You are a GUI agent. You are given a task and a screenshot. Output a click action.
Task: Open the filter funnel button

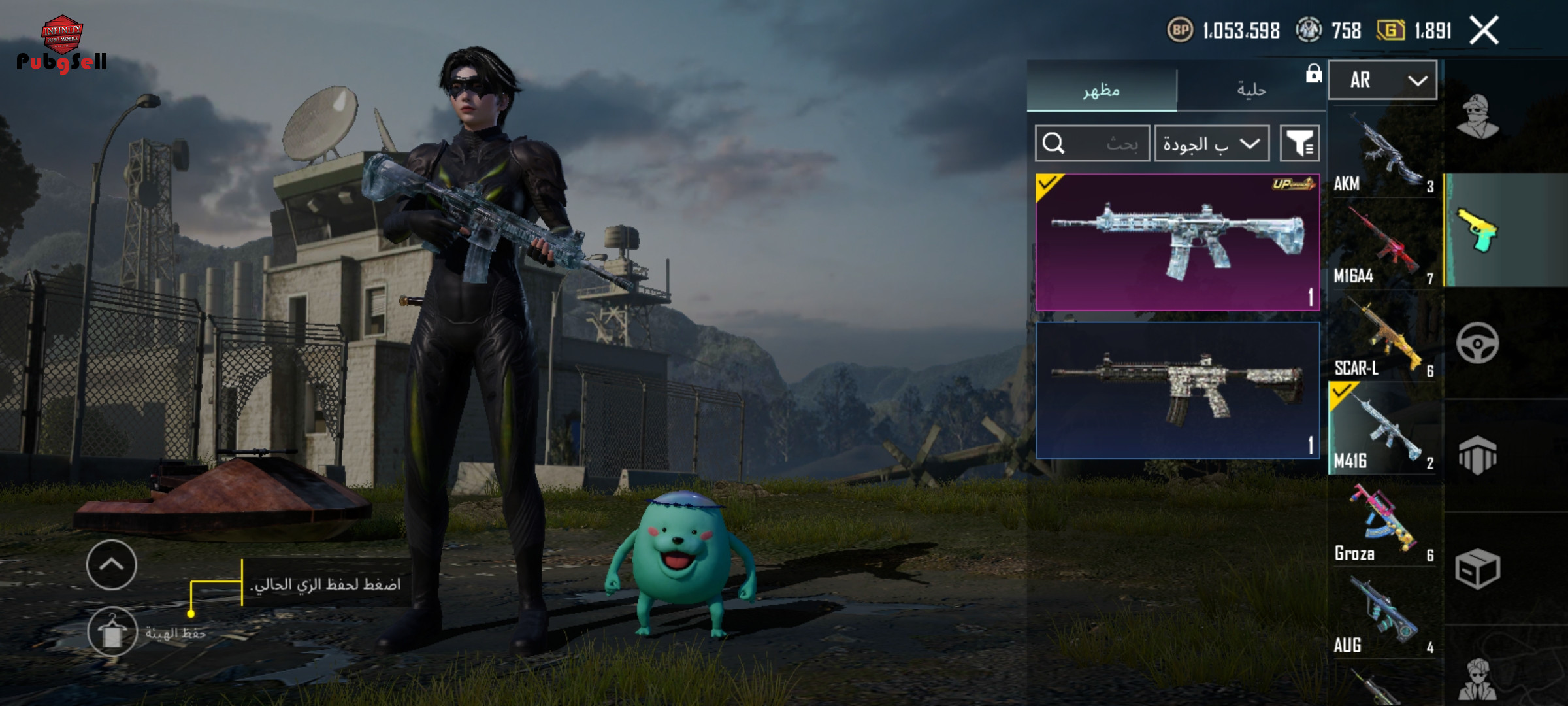coord(1299,143)
